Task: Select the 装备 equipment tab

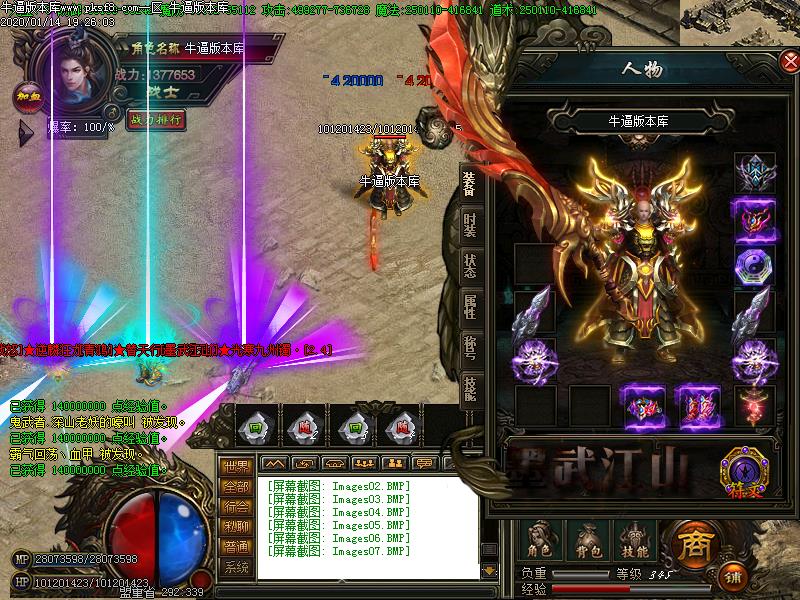Action: click(x=469, y=182)
